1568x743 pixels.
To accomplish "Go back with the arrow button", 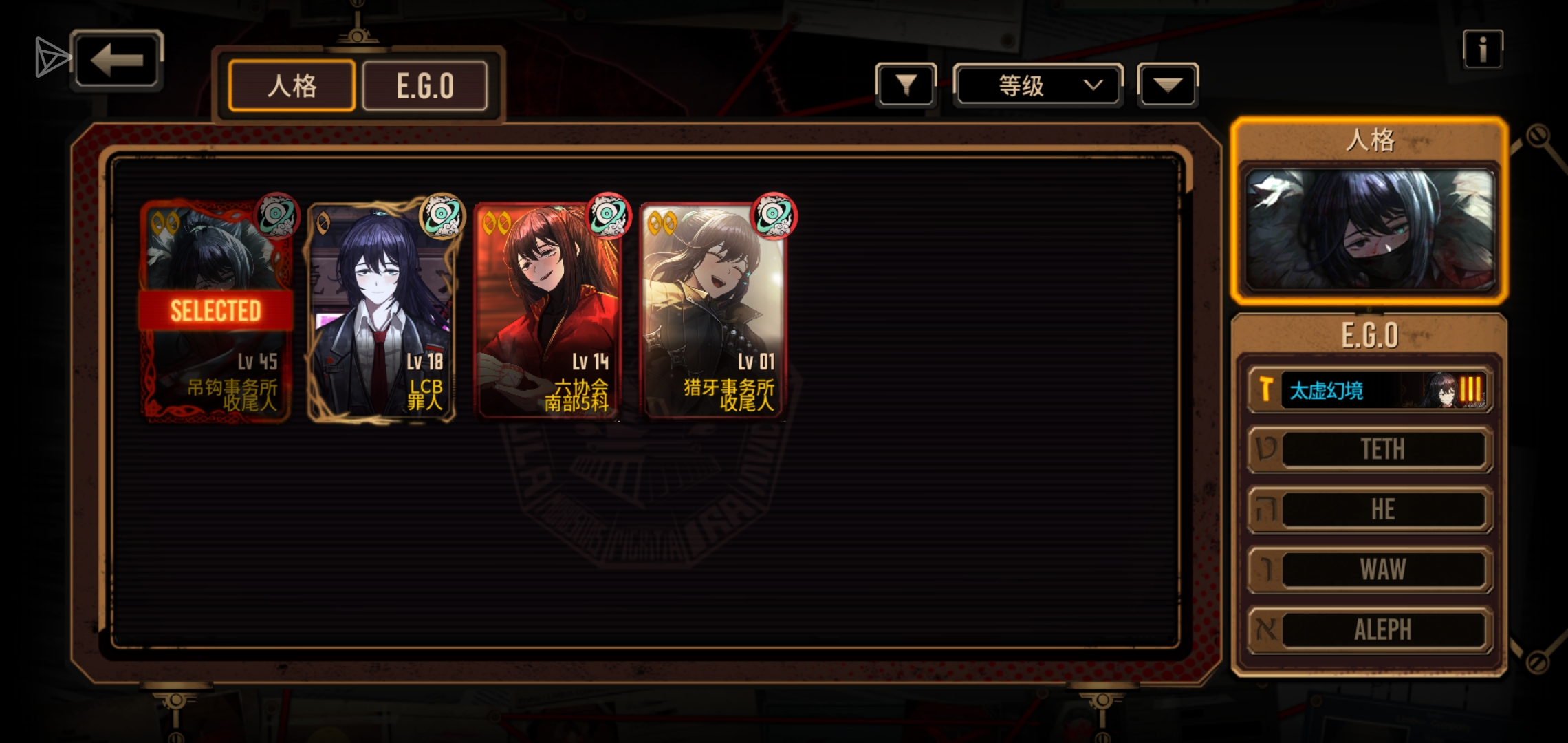I will tap(116, 60).
